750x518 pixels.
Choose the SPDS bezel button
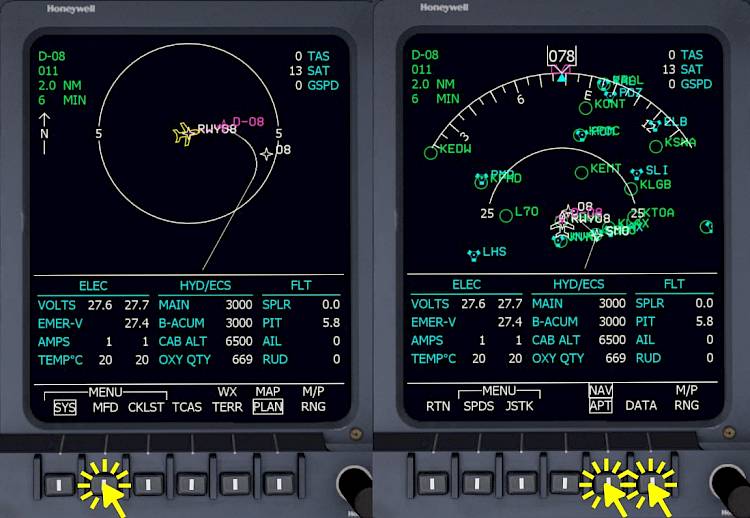478,484
